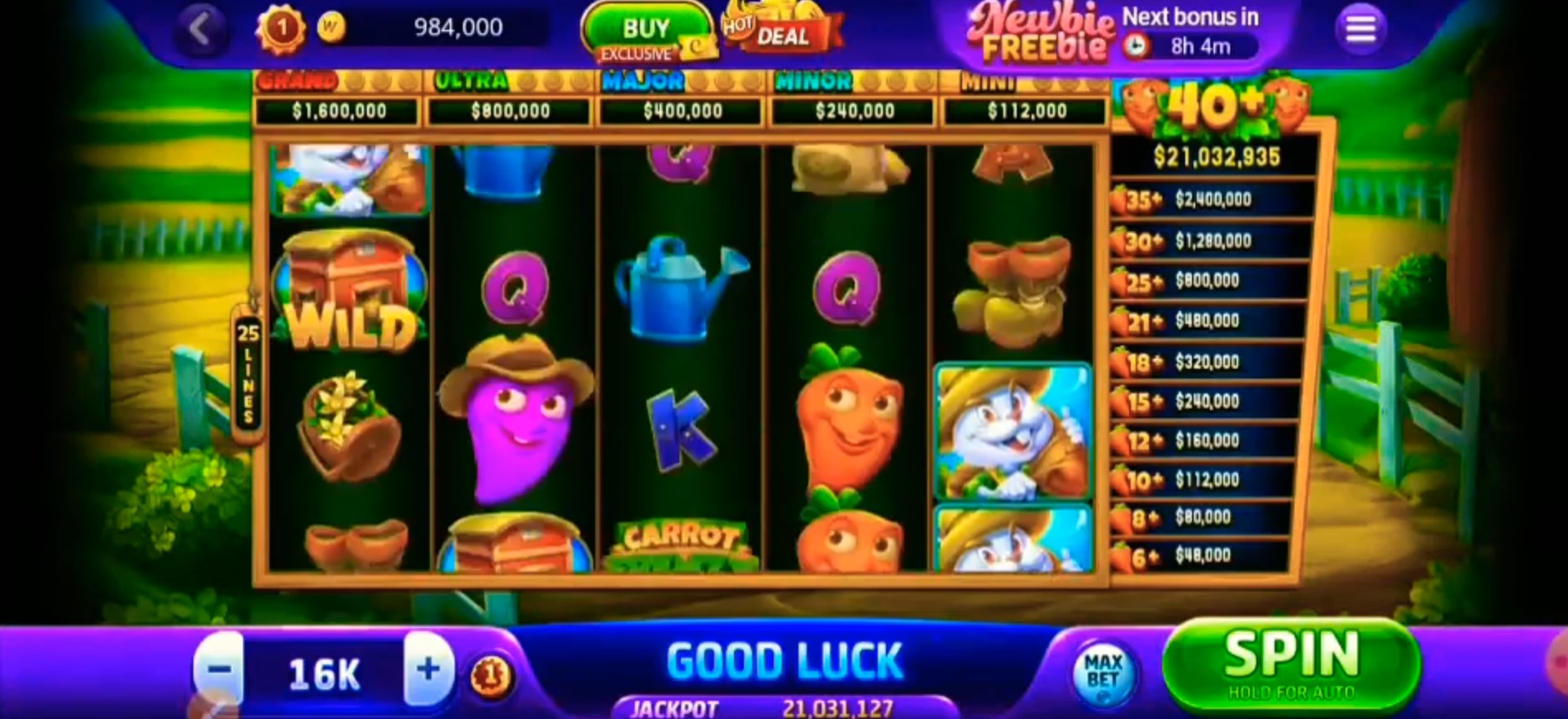The width and height of the screenshot is (1568, 719).
Task: Tap the GRAND jackpot label
Action: coord(298,80)
